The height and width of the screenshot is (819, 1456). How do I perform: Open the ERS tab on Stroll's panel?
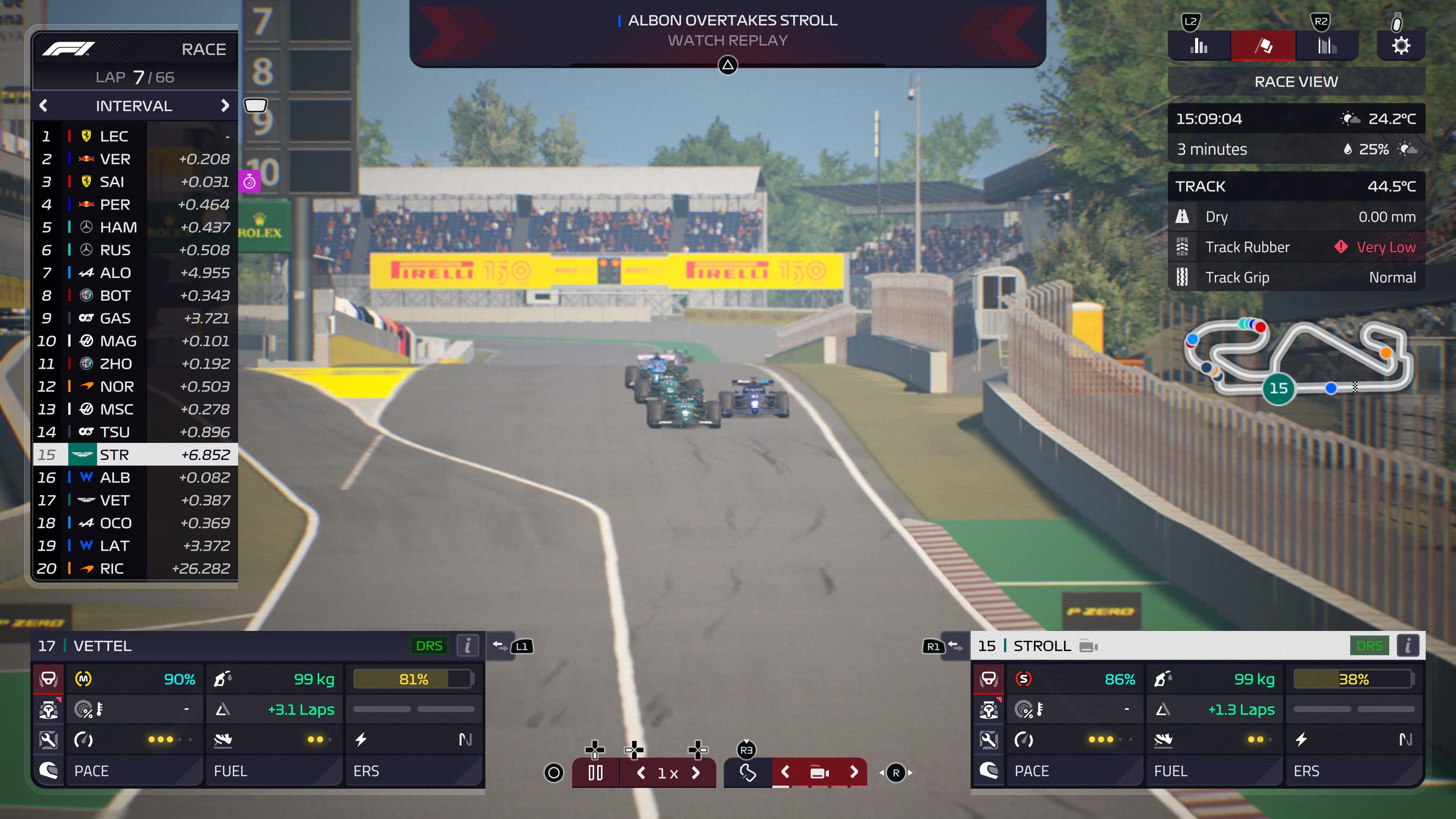point(1305,770)
